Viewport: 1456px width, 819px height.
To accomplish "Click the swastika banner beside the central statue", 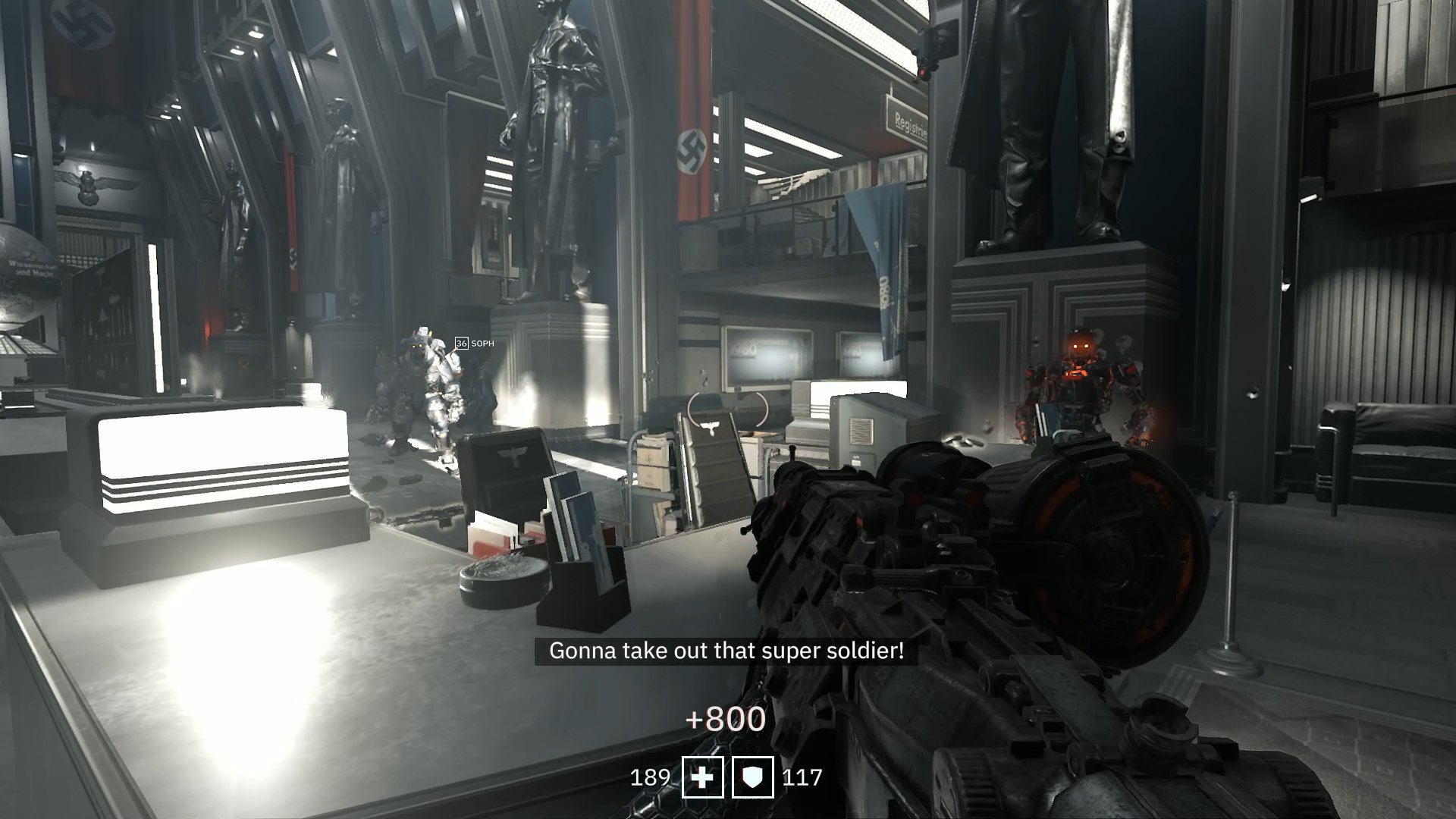I will [692, 152].
